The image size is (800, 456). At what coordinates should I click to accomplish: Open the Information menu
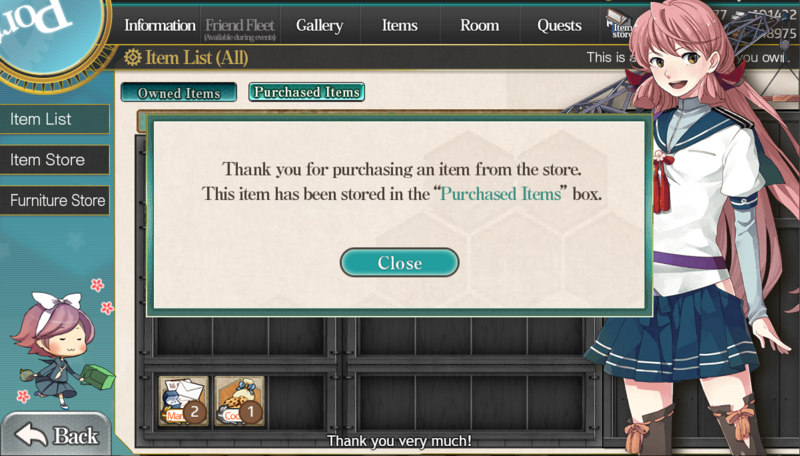click(x=160, y=25)
